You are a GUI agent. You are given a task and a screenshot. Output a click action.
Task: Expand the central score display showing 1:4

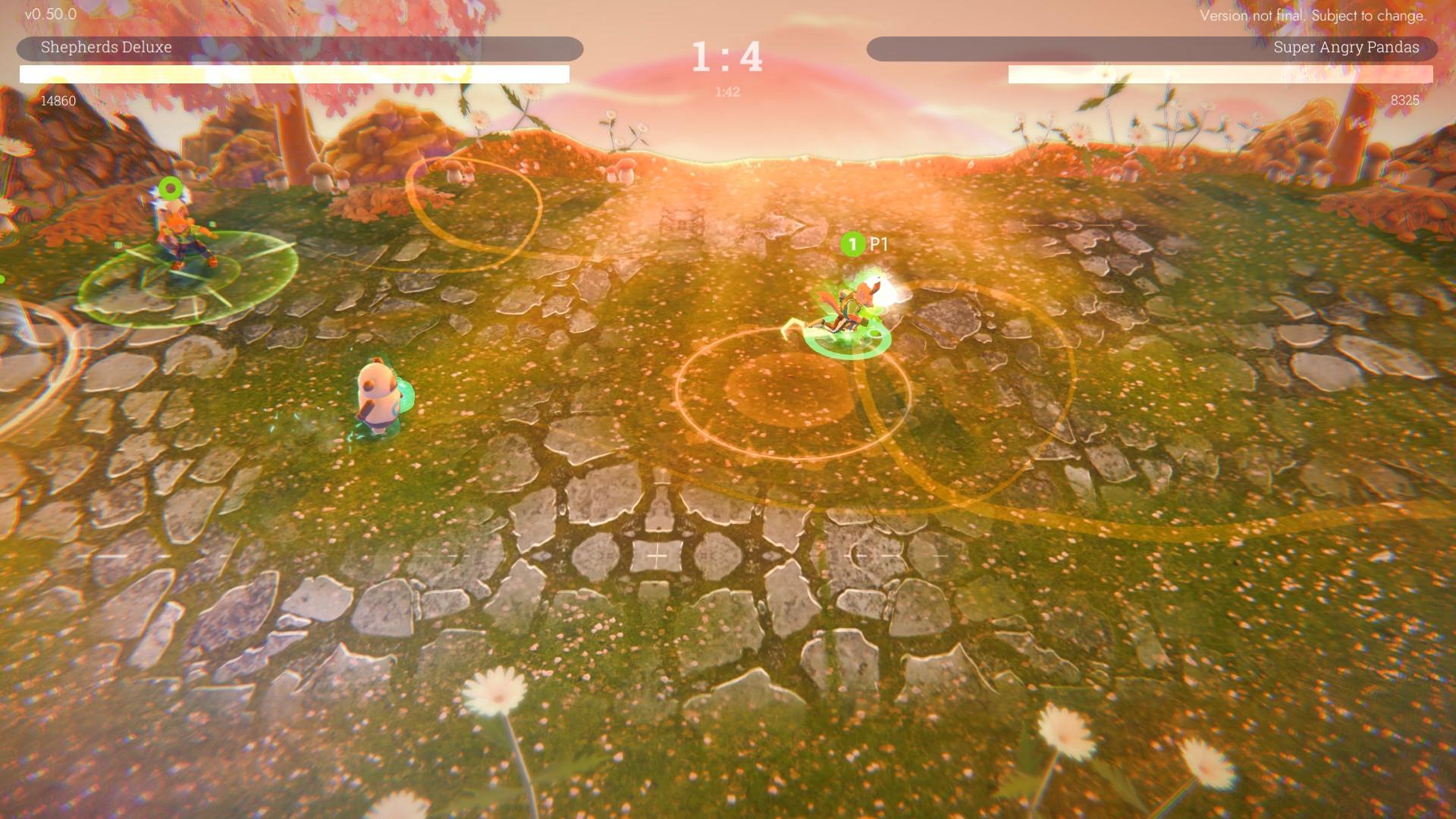[726, 55]
